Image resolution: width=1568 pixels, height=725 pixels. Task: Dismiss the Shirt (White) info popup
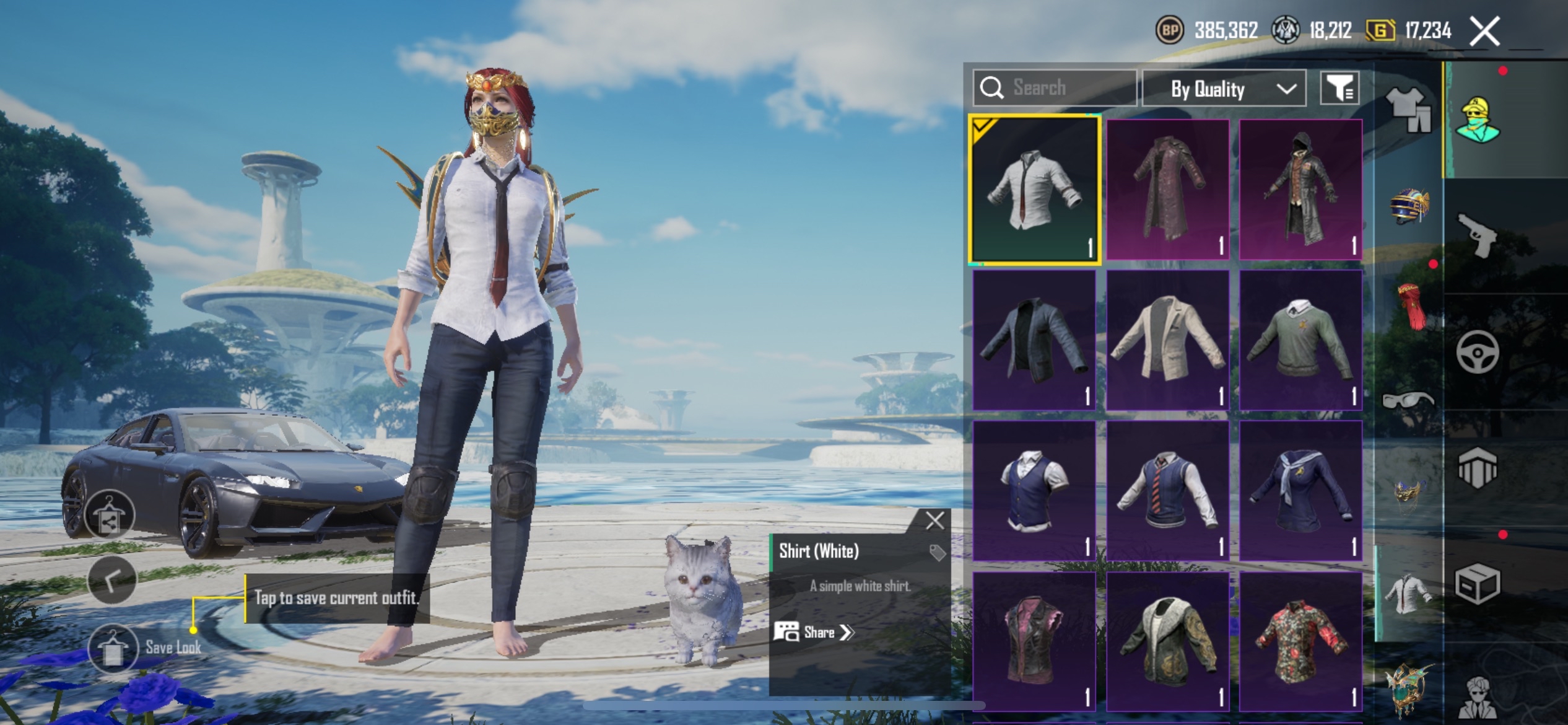934,521
